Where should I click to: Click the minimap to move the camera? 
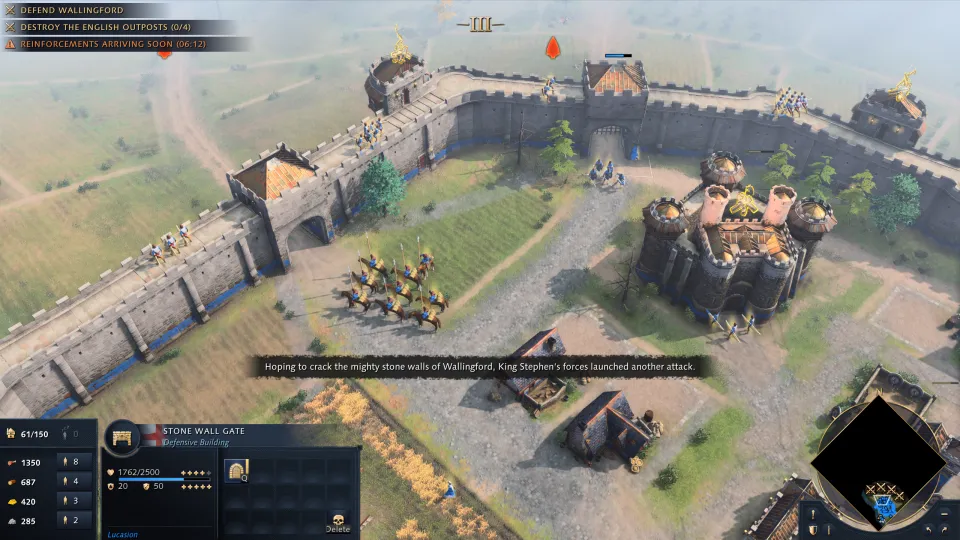coord(876,456)
